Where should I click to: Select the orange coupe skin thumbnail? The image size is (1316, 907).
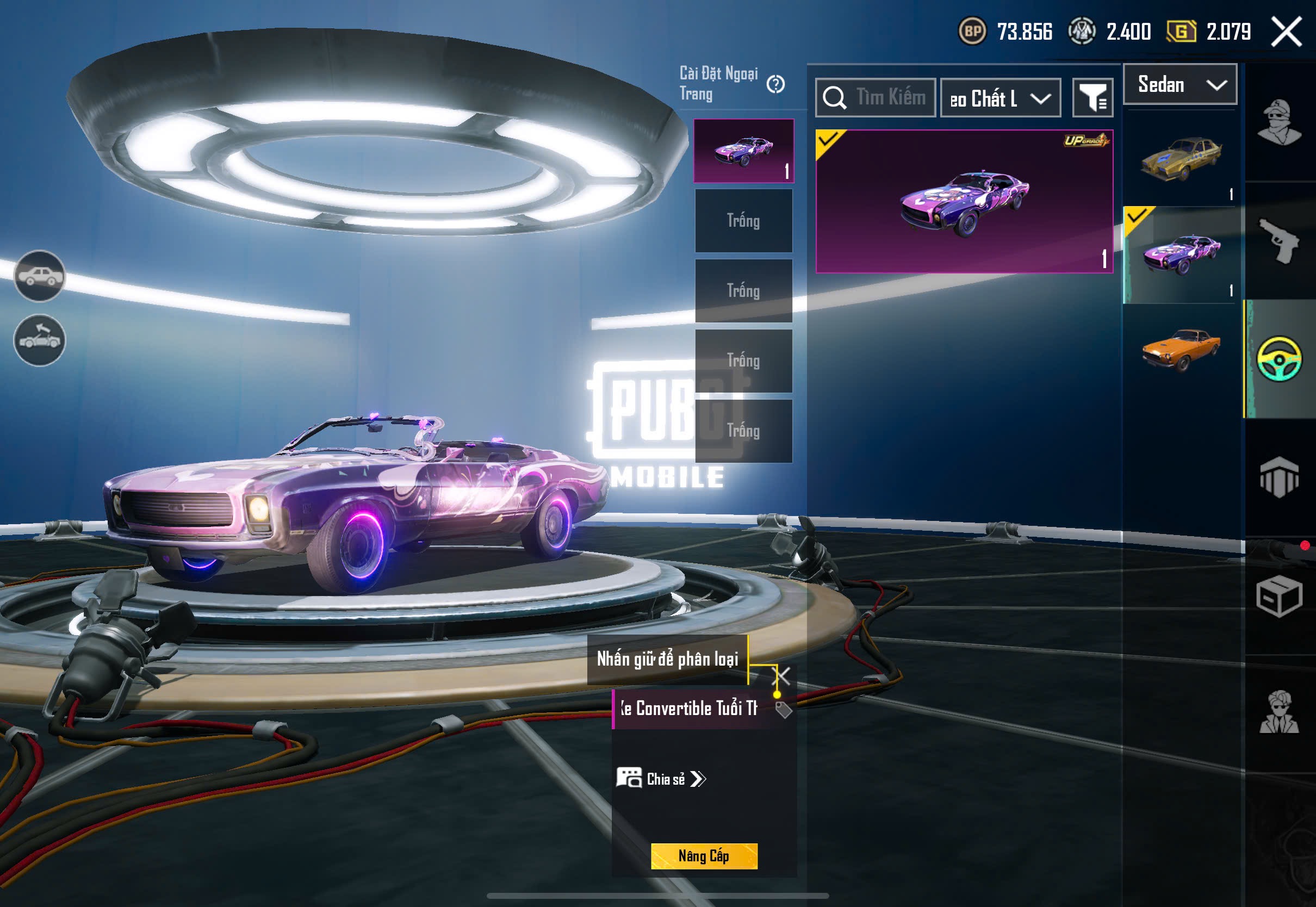click(x=1180, y=348)
